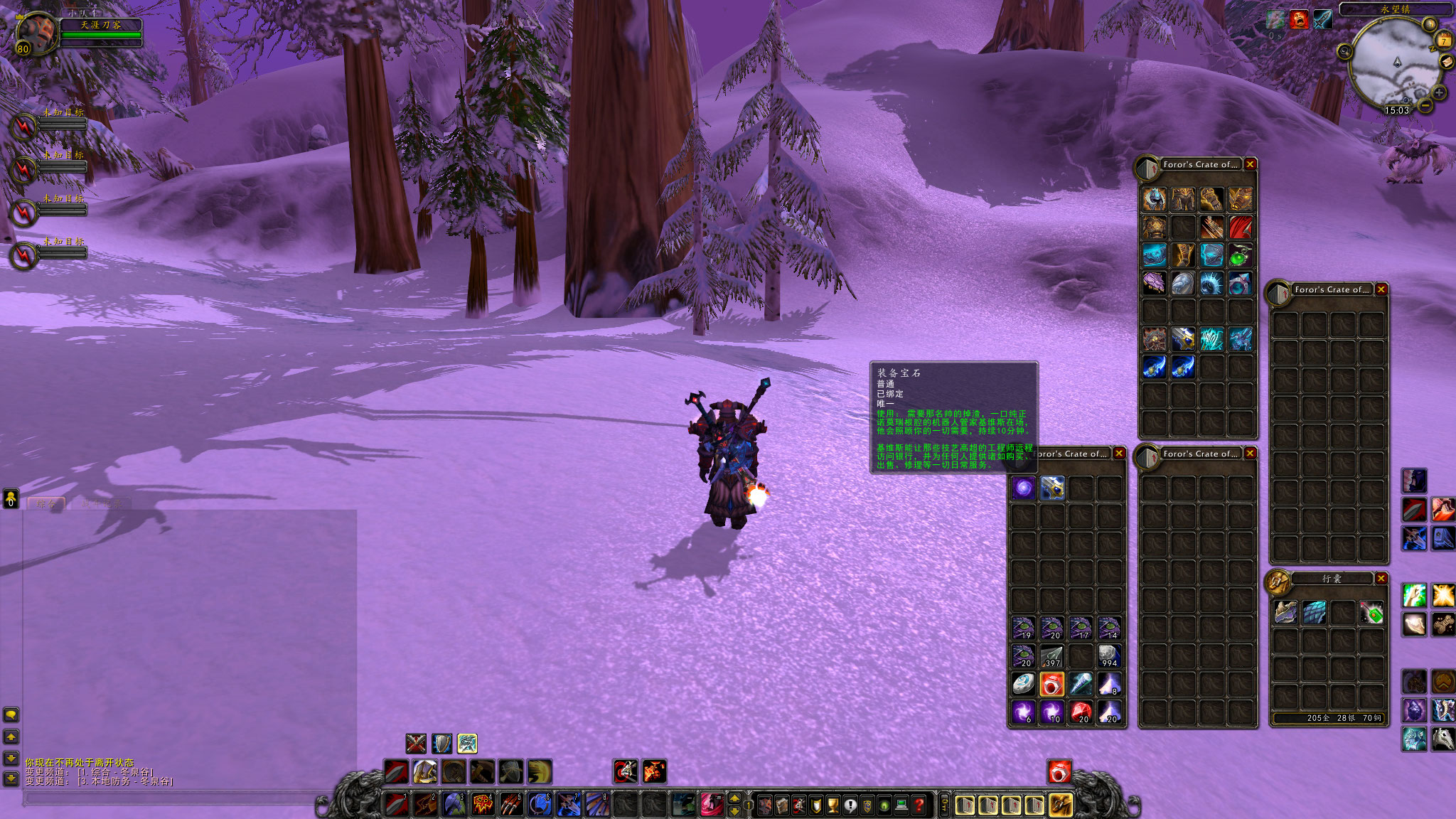Select the red cloak item in bag
Viewport: 1456px width, 819px height.
[x=1241, y=227]
